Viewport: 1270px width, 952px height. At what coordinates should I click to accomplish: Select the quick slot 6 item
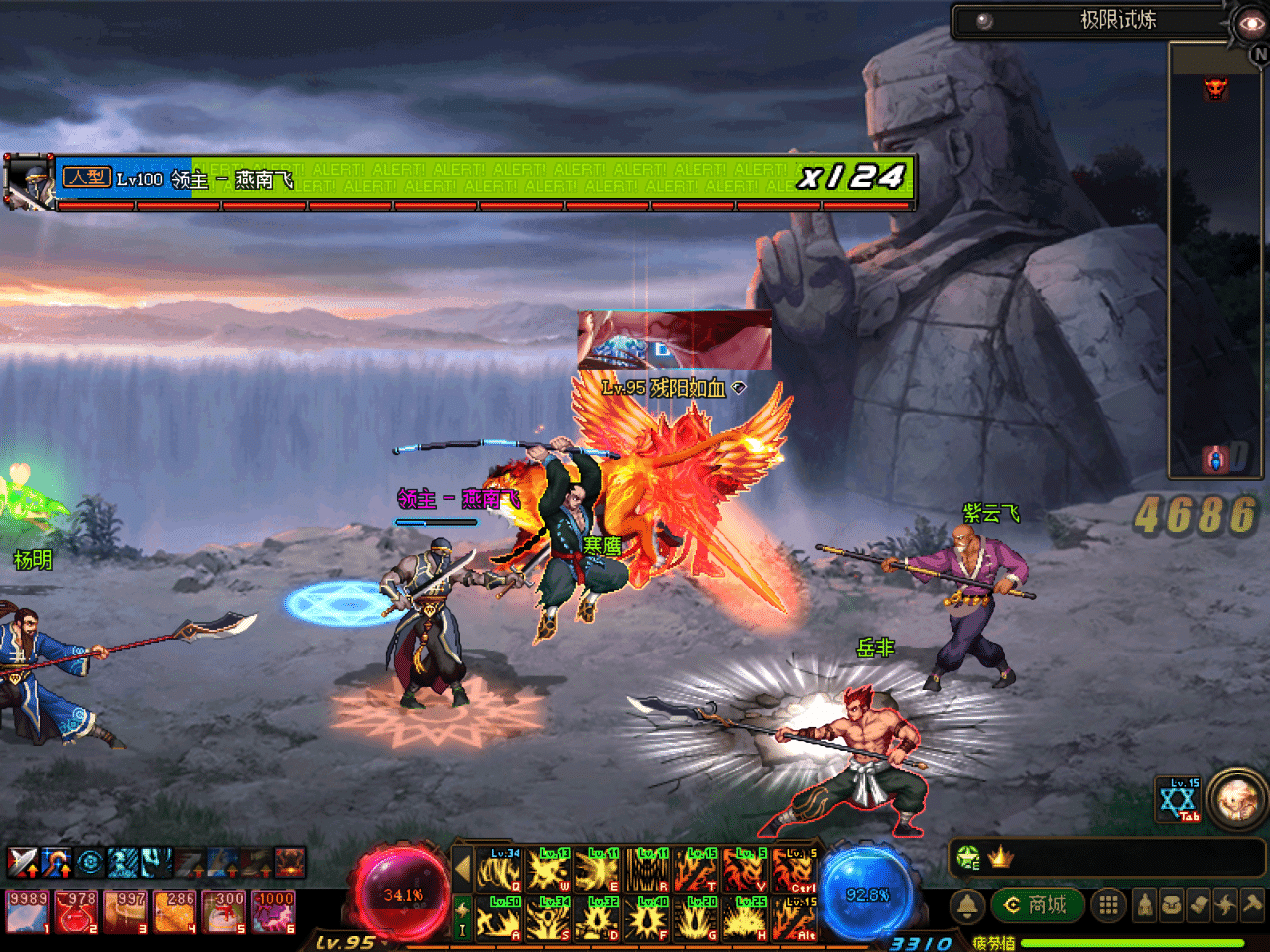274,911
